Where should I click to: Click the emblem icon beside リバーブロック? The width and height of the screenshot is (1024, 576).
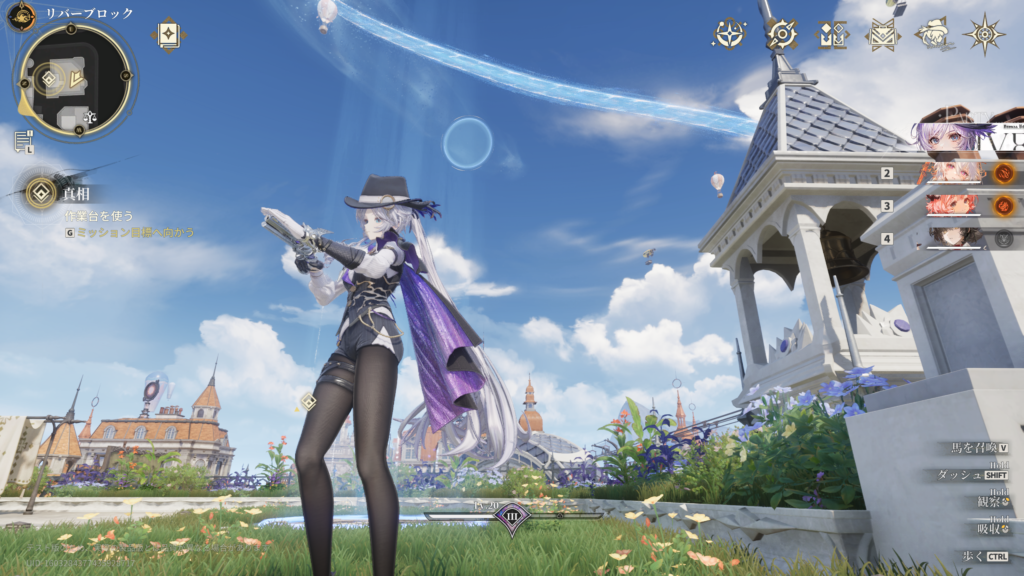(x=21, y=16)
